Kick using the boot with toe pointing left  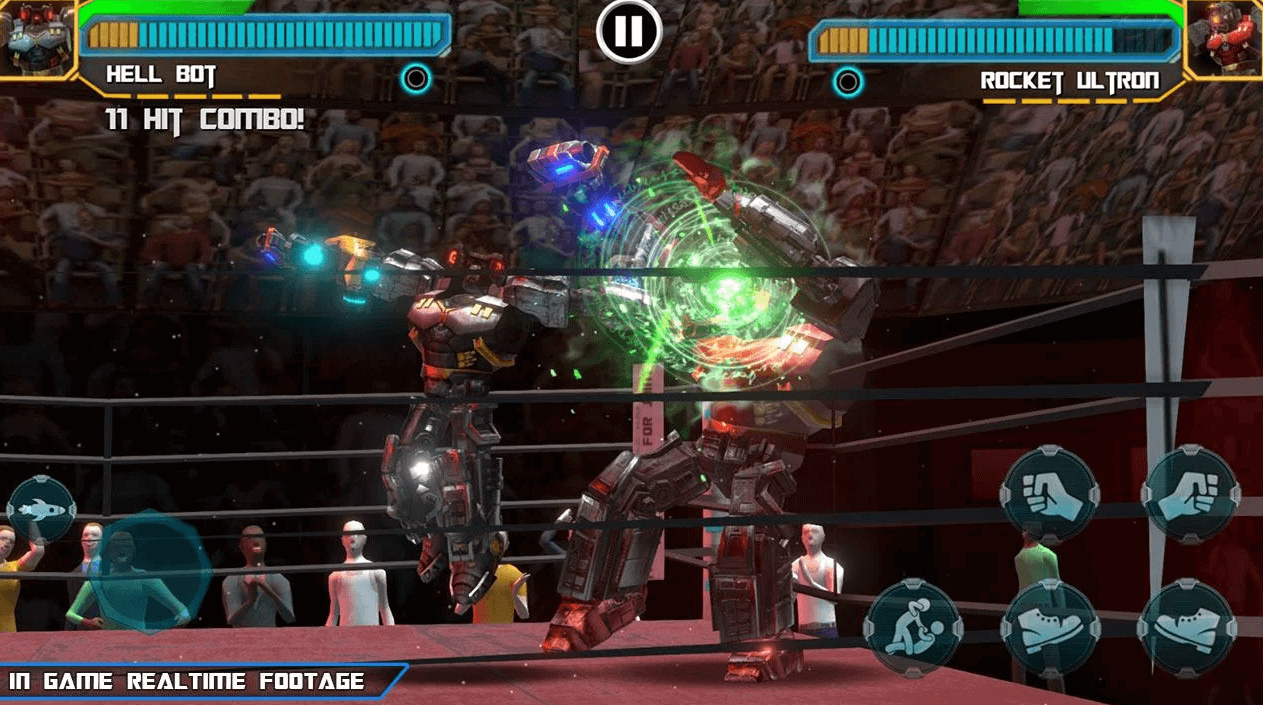point(1187,629)
